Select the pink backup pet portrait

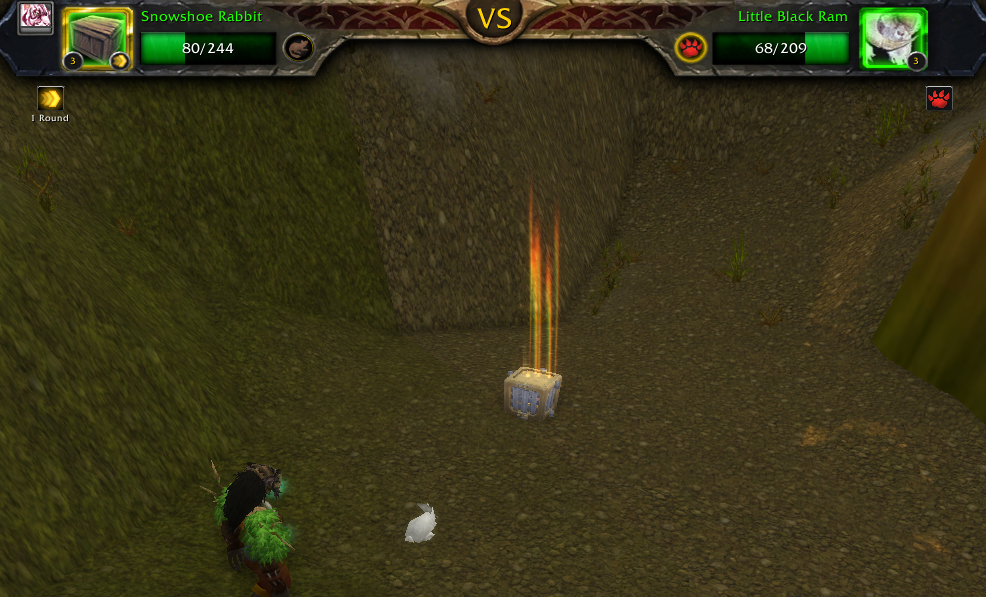[35, 19]
